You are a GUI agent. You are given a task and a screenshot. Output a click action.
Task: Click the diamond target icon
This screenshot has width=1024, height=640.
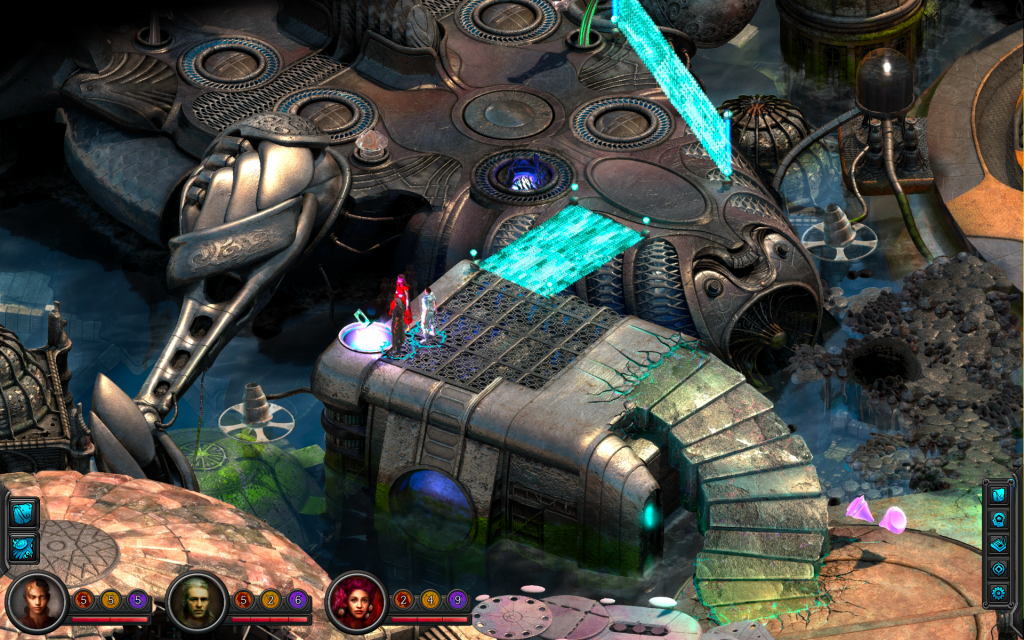pyautogui.click(x=1000, y=569)
